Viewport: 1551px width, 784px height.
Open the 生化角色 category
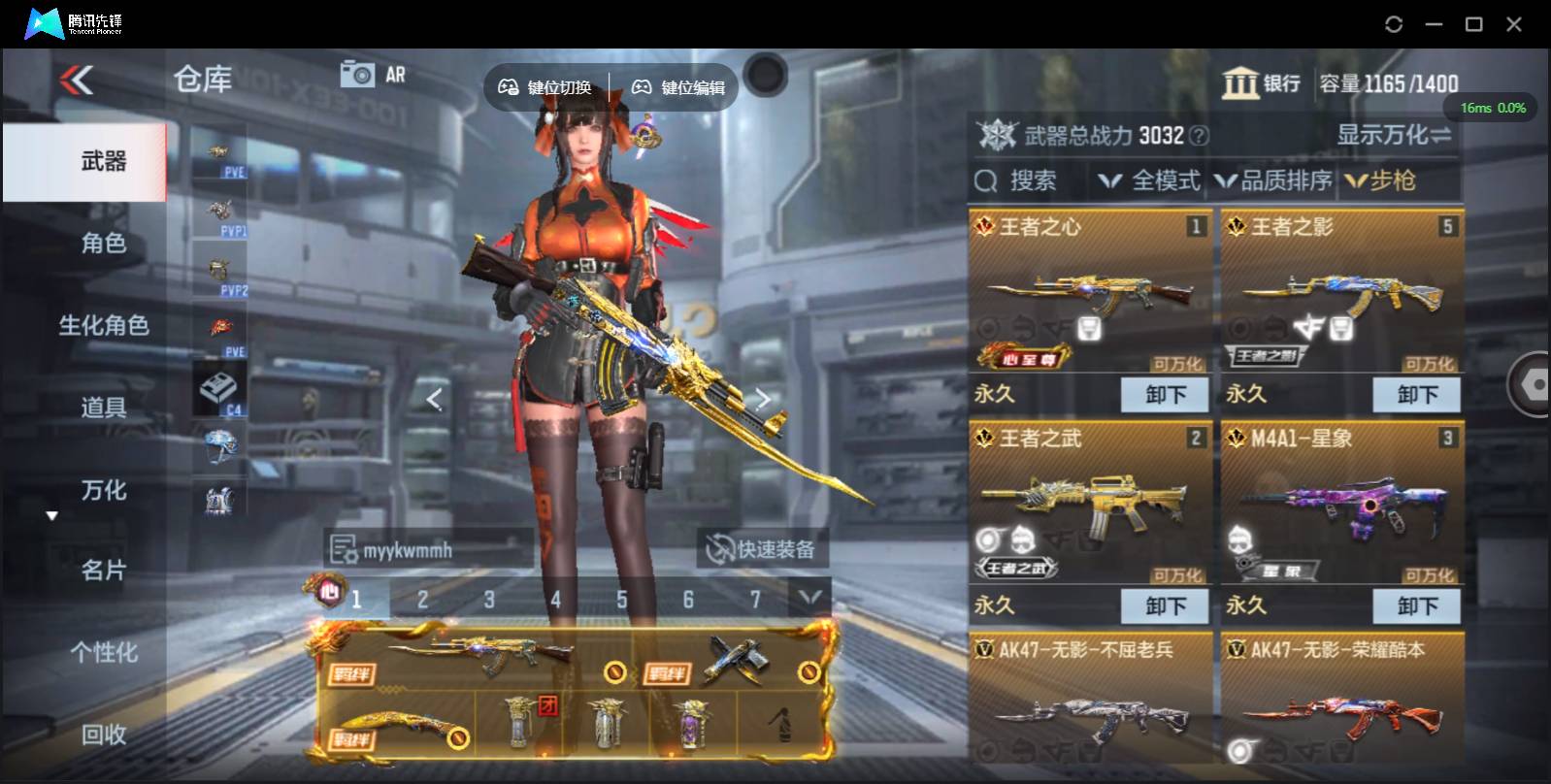coord(103,325)
